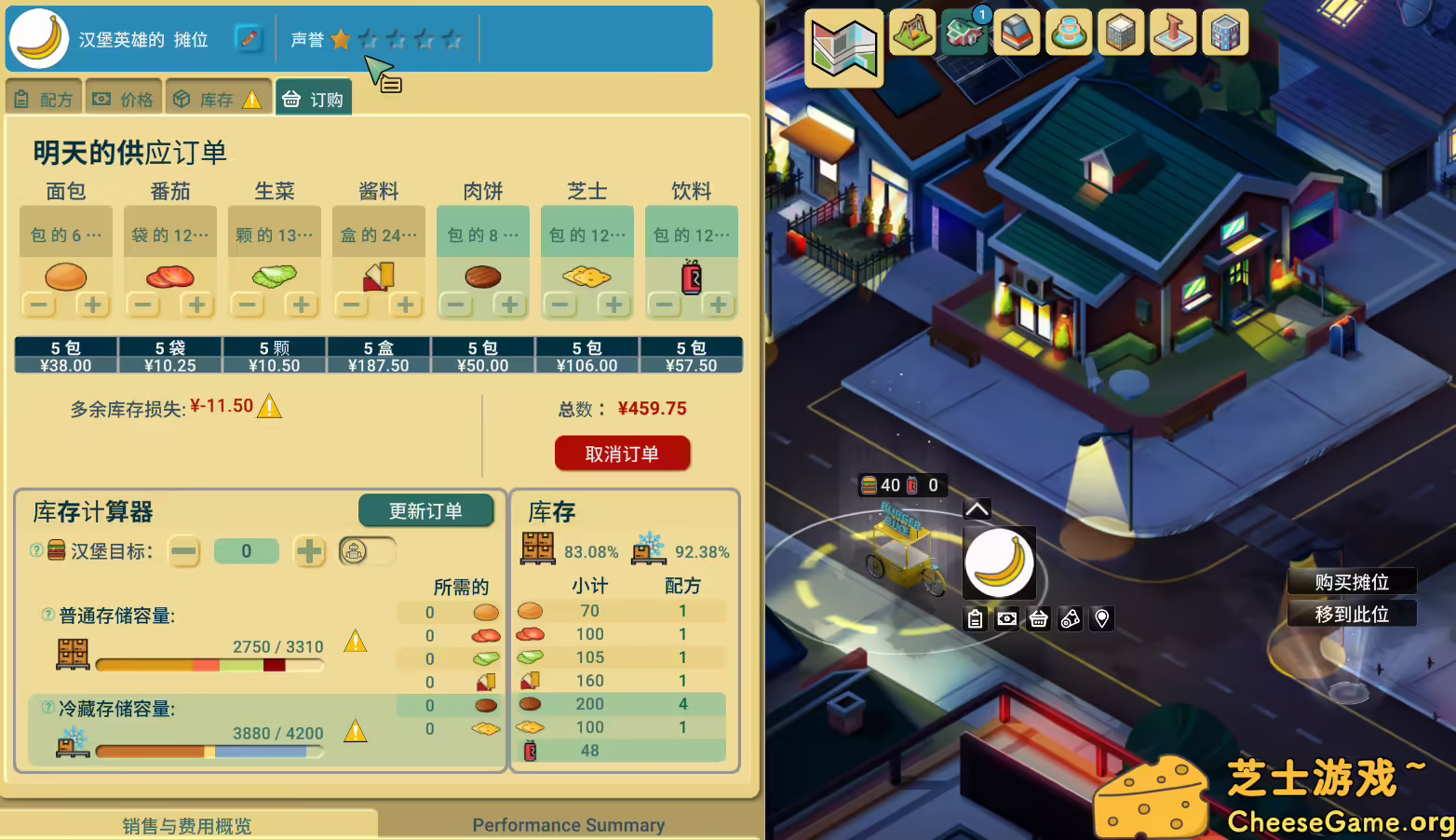
Task: Toggle the switch beside 汉堡目标
Action: coord(367,551)
